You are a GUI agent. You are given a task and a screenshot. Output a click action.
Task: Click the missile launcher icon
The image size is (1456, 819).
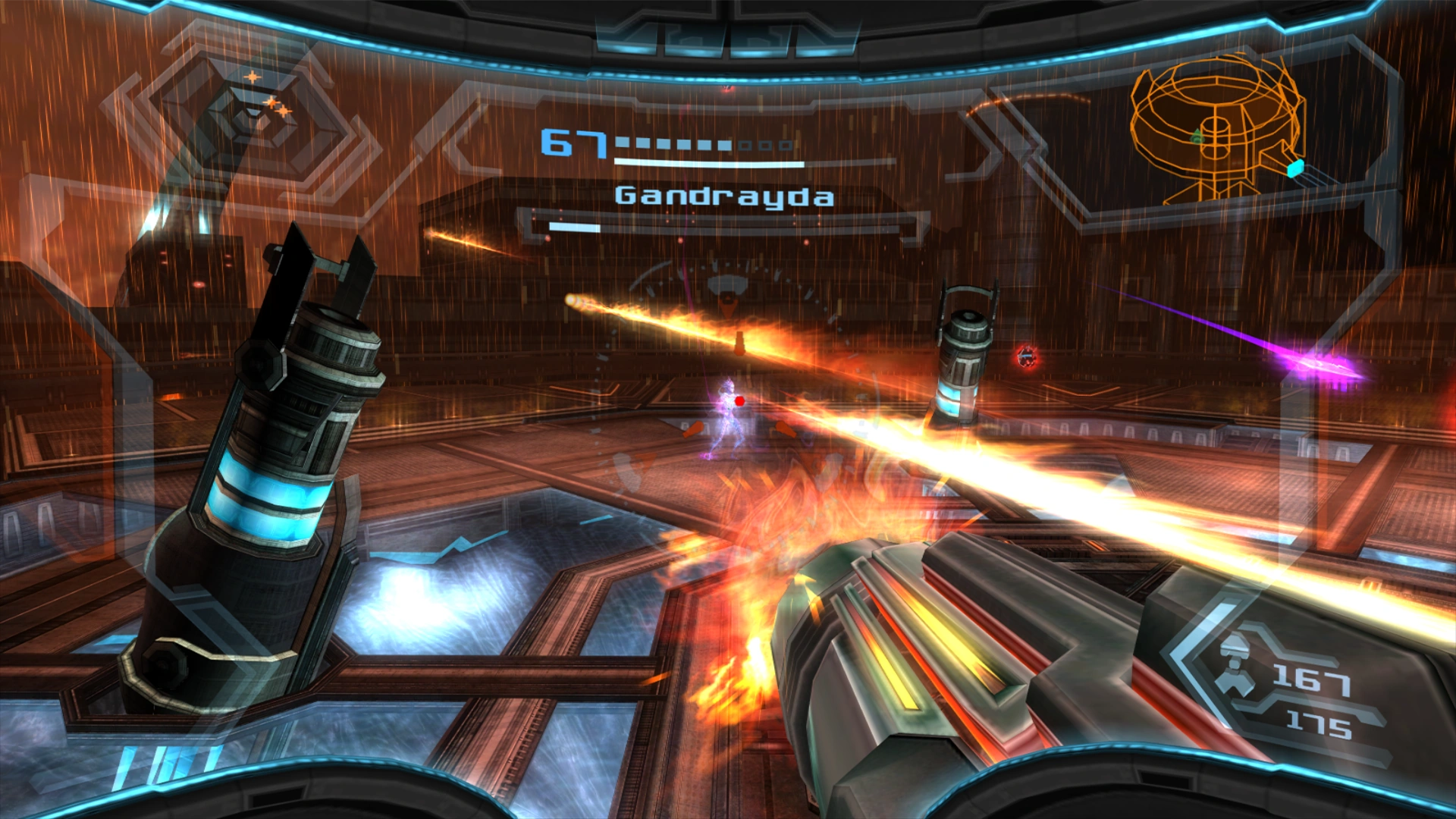1235,658
